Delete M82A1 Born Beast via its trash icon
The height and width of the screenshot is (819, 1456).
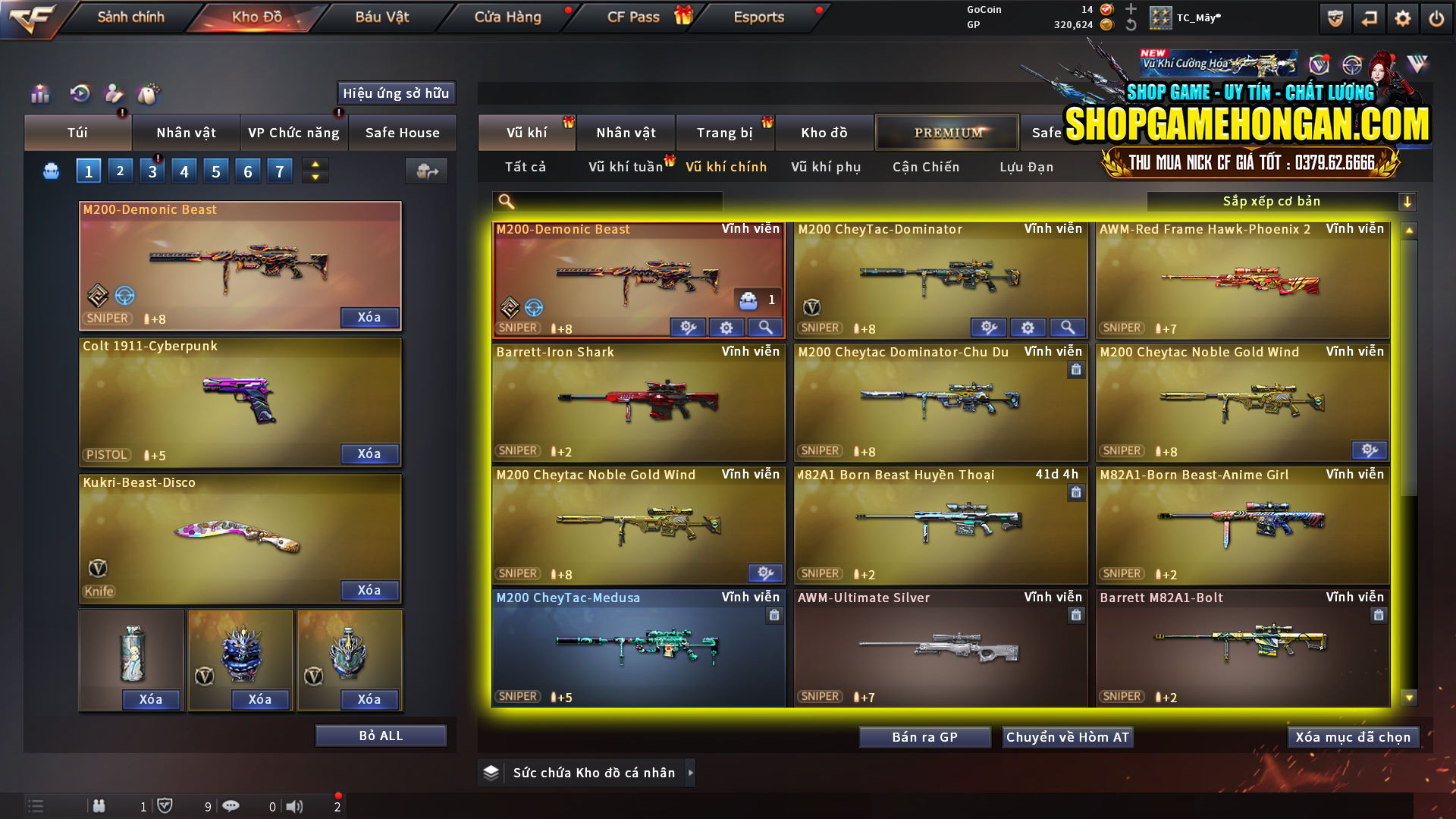click(1076, 492)
